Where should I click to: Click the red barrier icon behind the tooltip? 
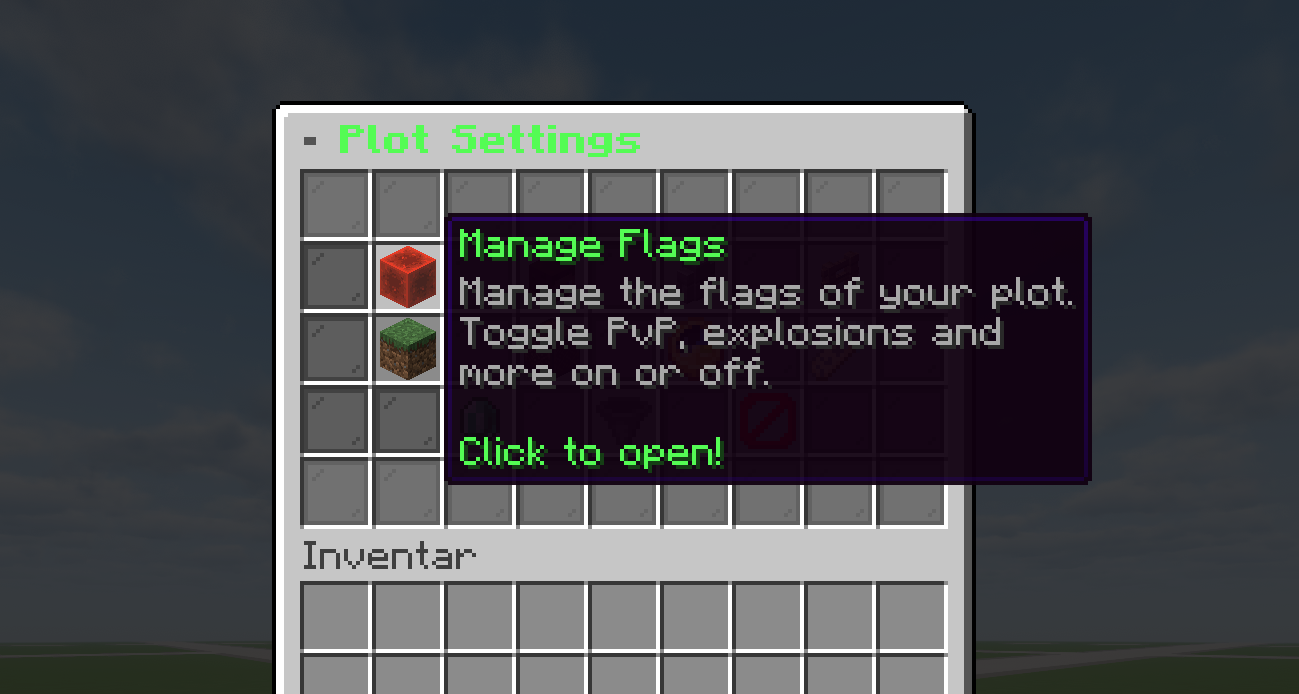pos(768,420)
